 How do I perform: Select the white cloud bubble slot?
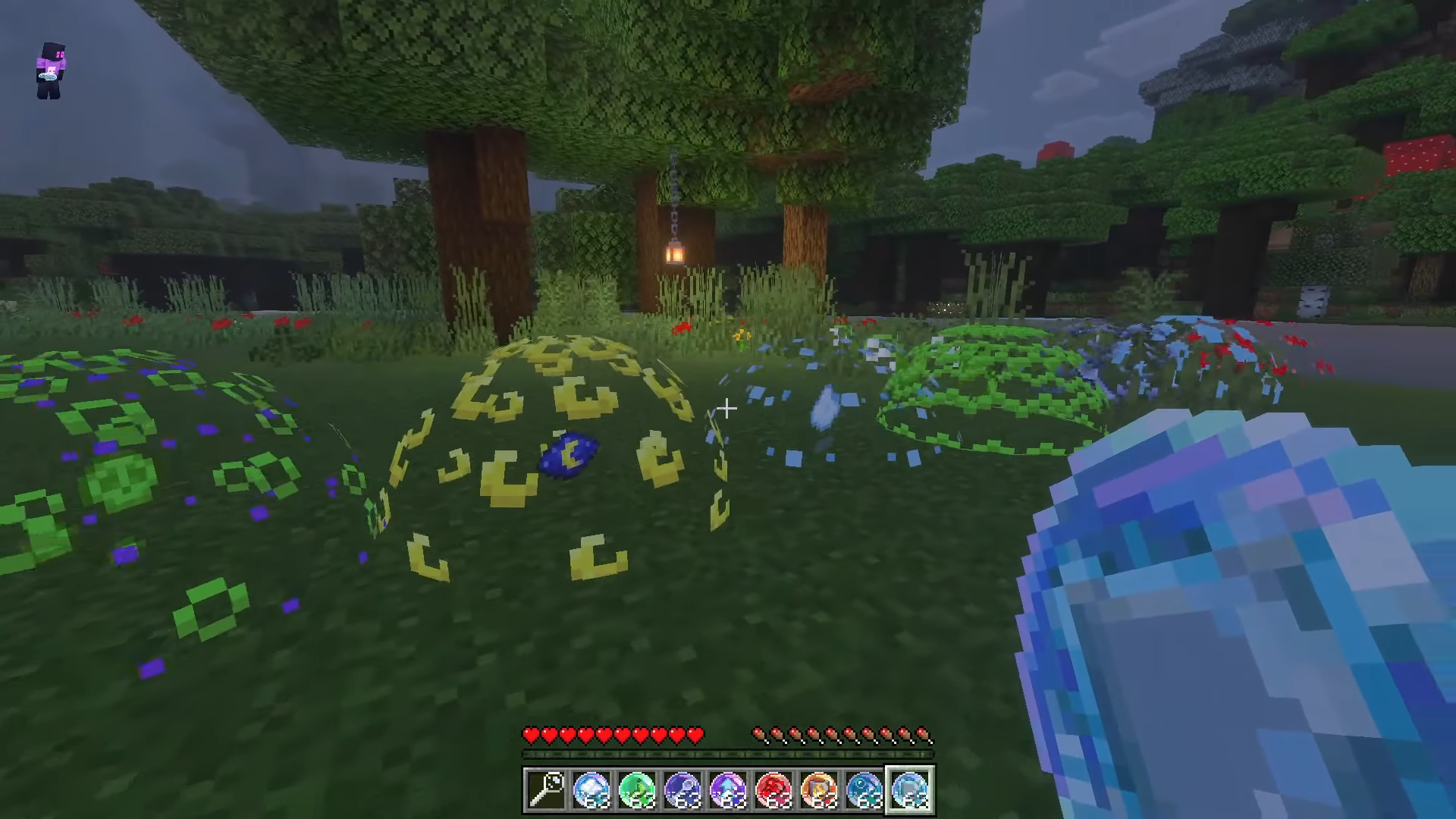tap(591, 790)
